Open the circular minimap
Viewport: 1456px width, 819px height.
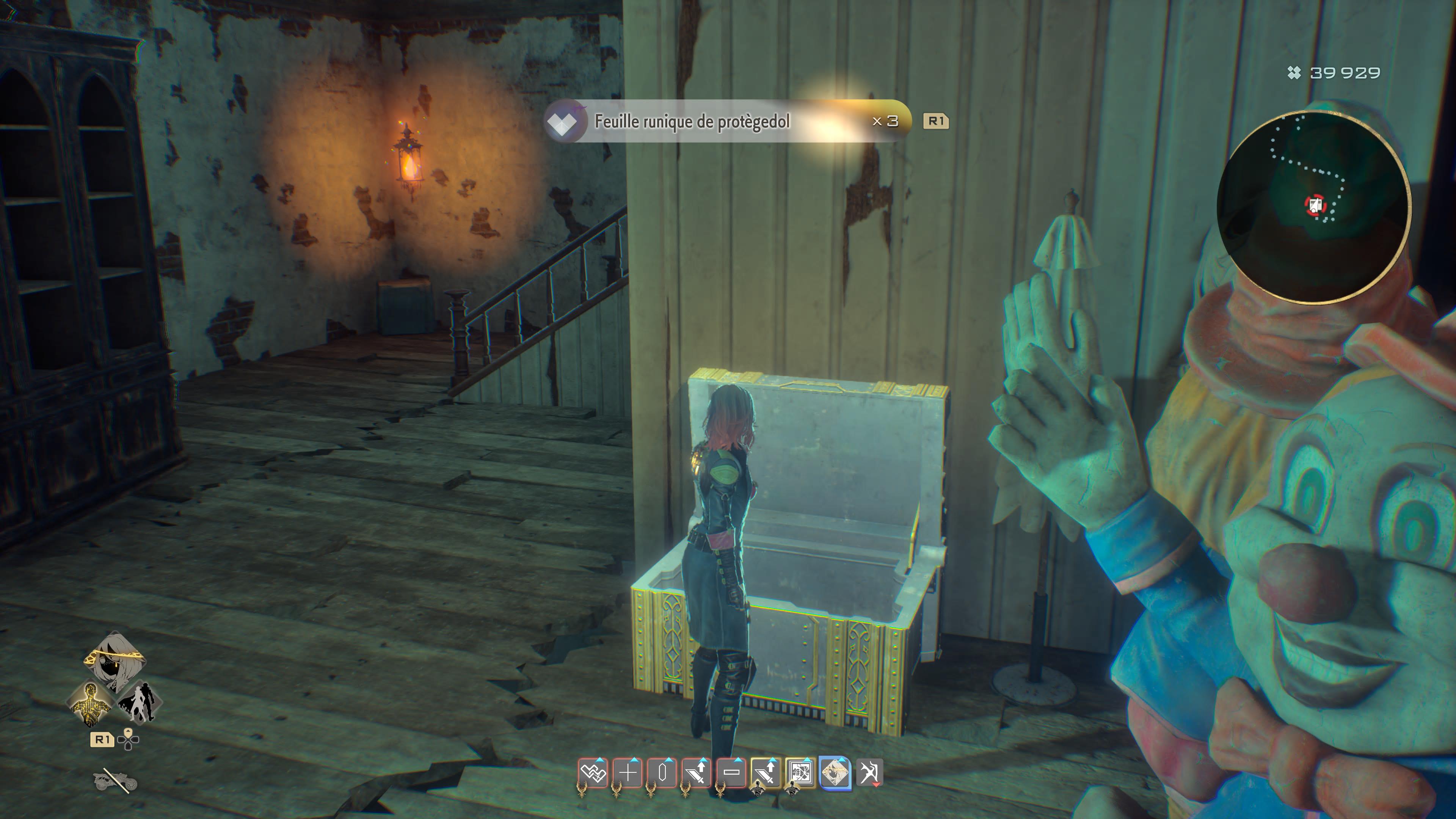pos(1313,207)
